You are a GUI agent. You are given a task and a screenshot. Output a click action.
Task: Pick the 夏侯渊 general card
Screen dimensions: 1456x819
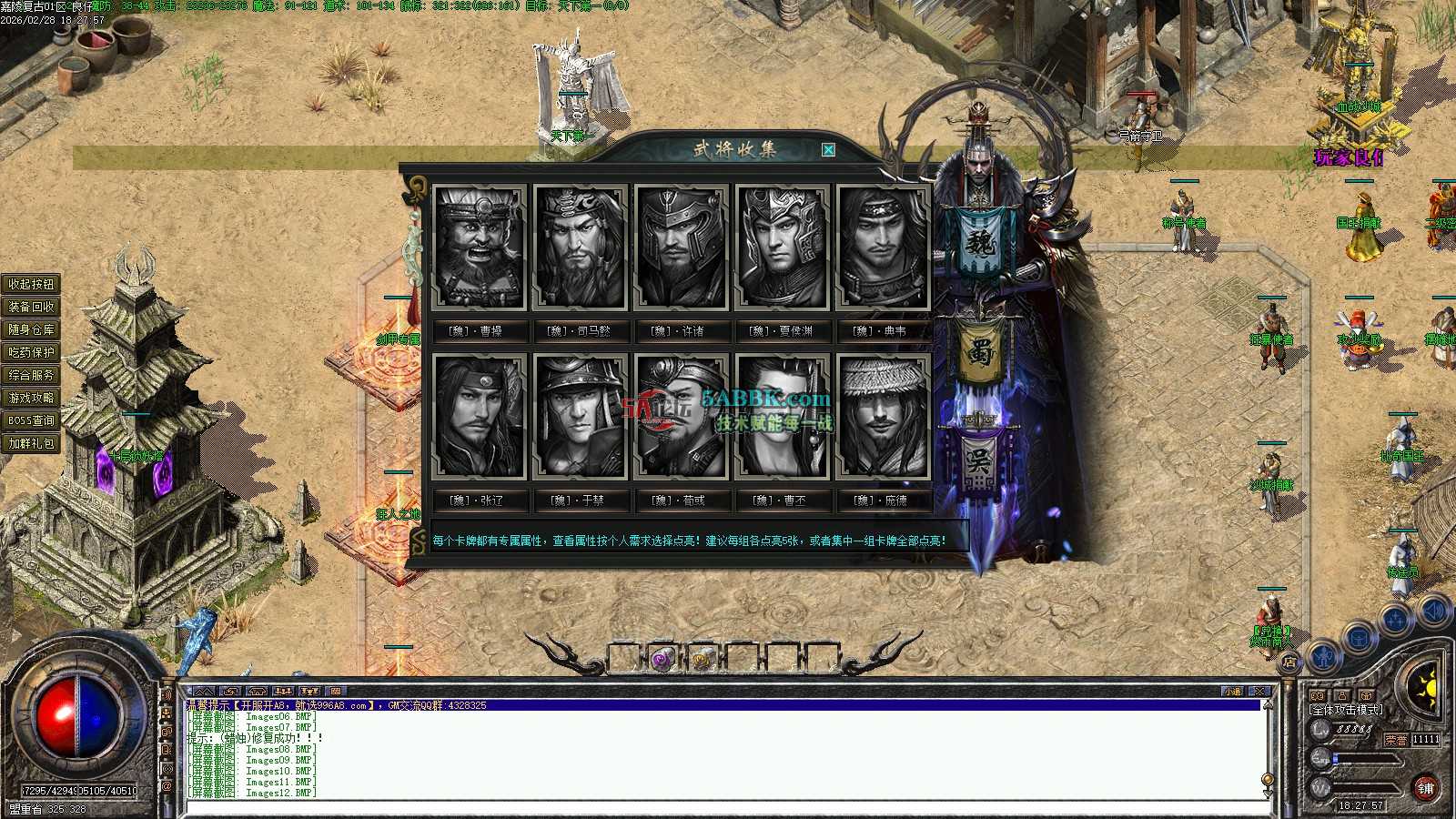click(782, 248)
